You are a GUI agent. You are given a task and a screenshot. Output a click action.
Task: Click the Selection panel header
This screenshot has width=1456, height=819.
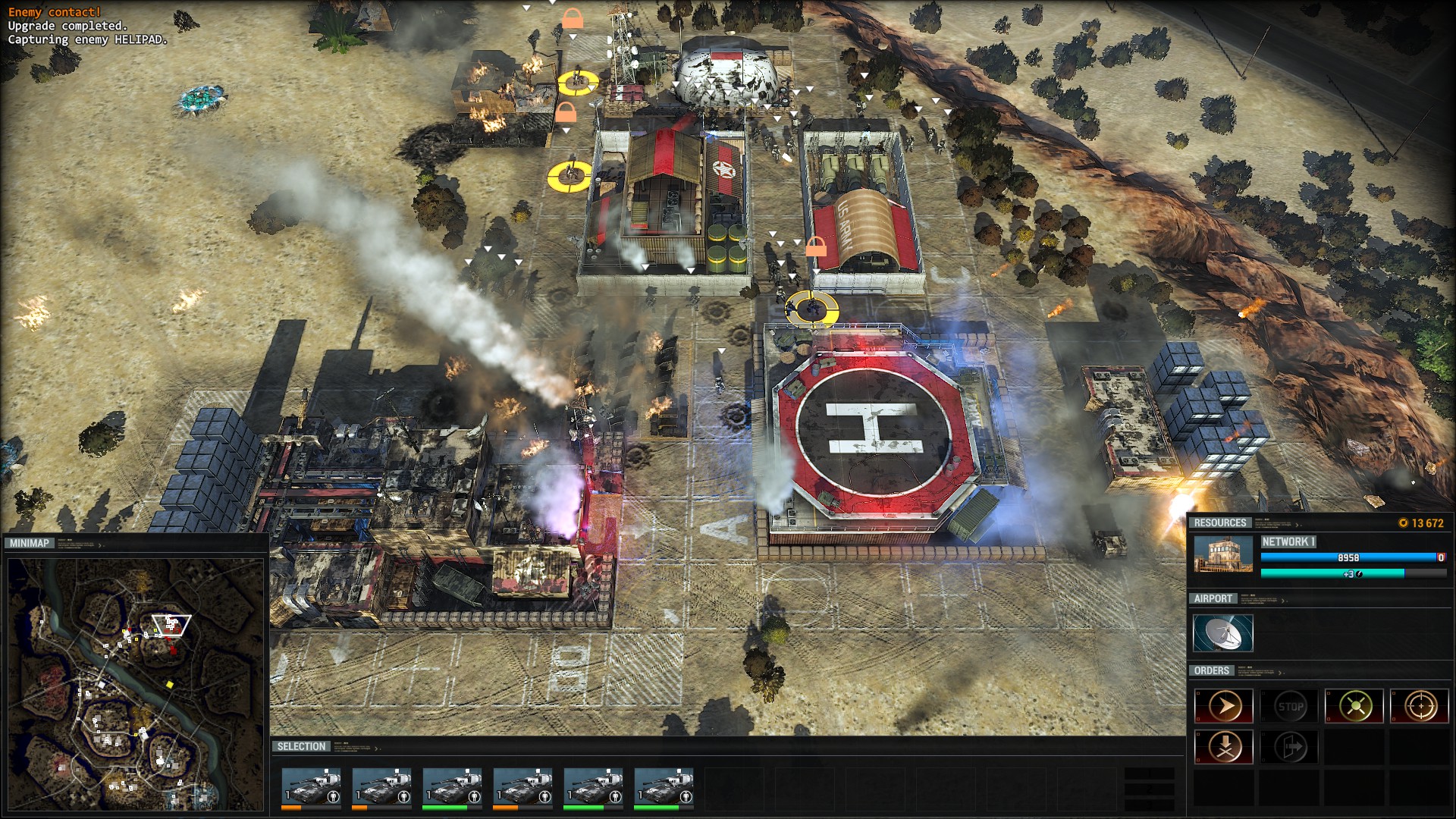tap(301, 746)
